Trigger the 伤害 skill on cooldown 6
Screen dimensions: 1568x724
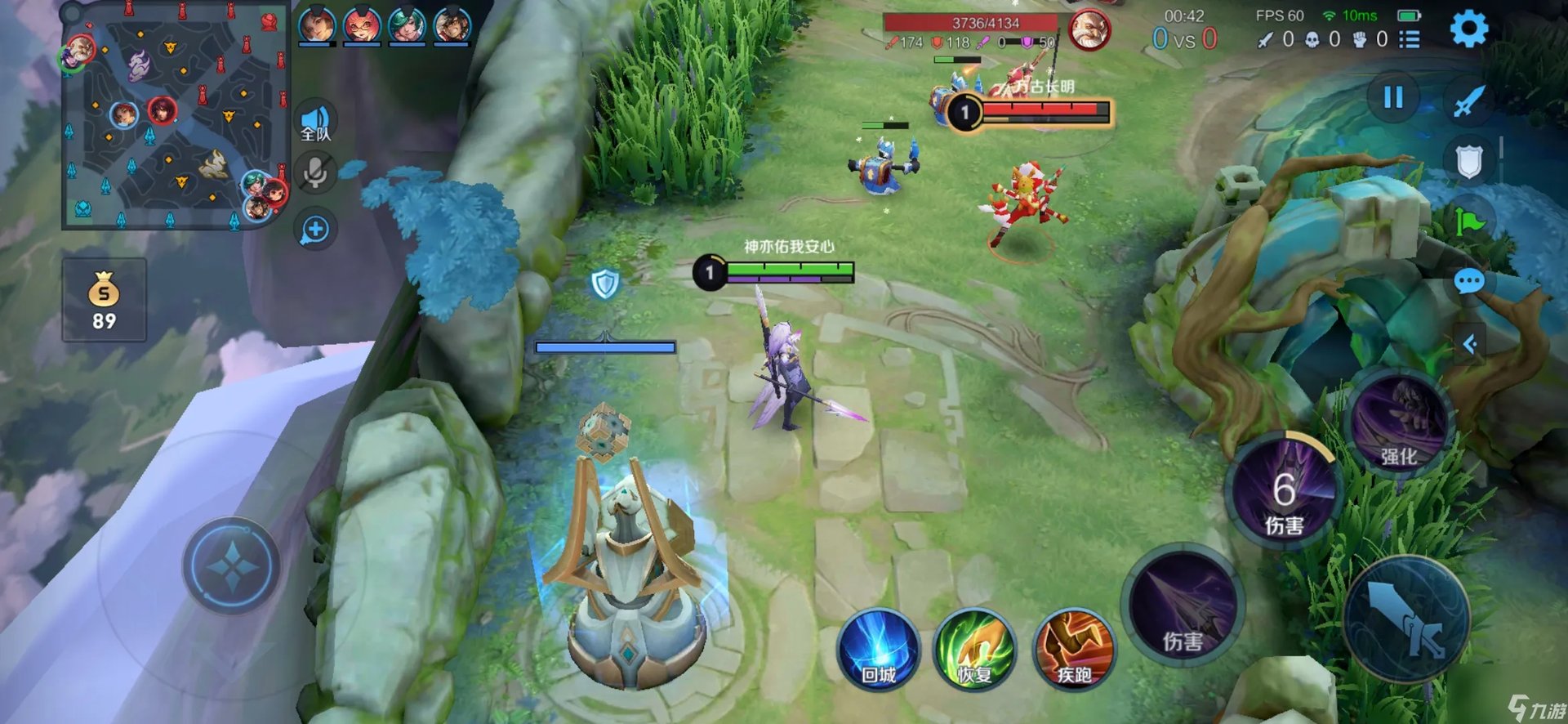[1284, 492]
